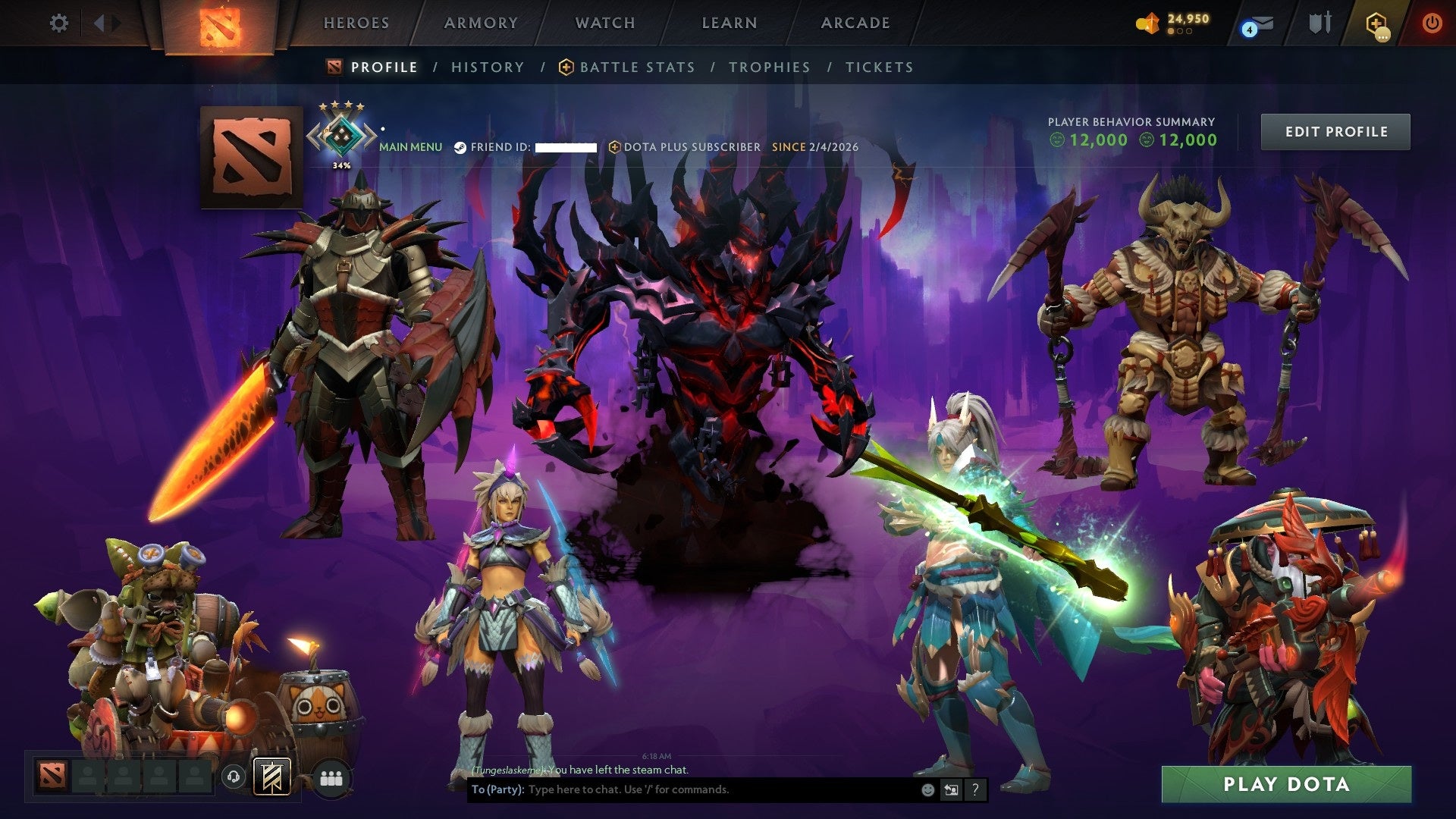1456x819 pixels.
Task: Click the EDIT PROFILE button
Action: 1335,131
